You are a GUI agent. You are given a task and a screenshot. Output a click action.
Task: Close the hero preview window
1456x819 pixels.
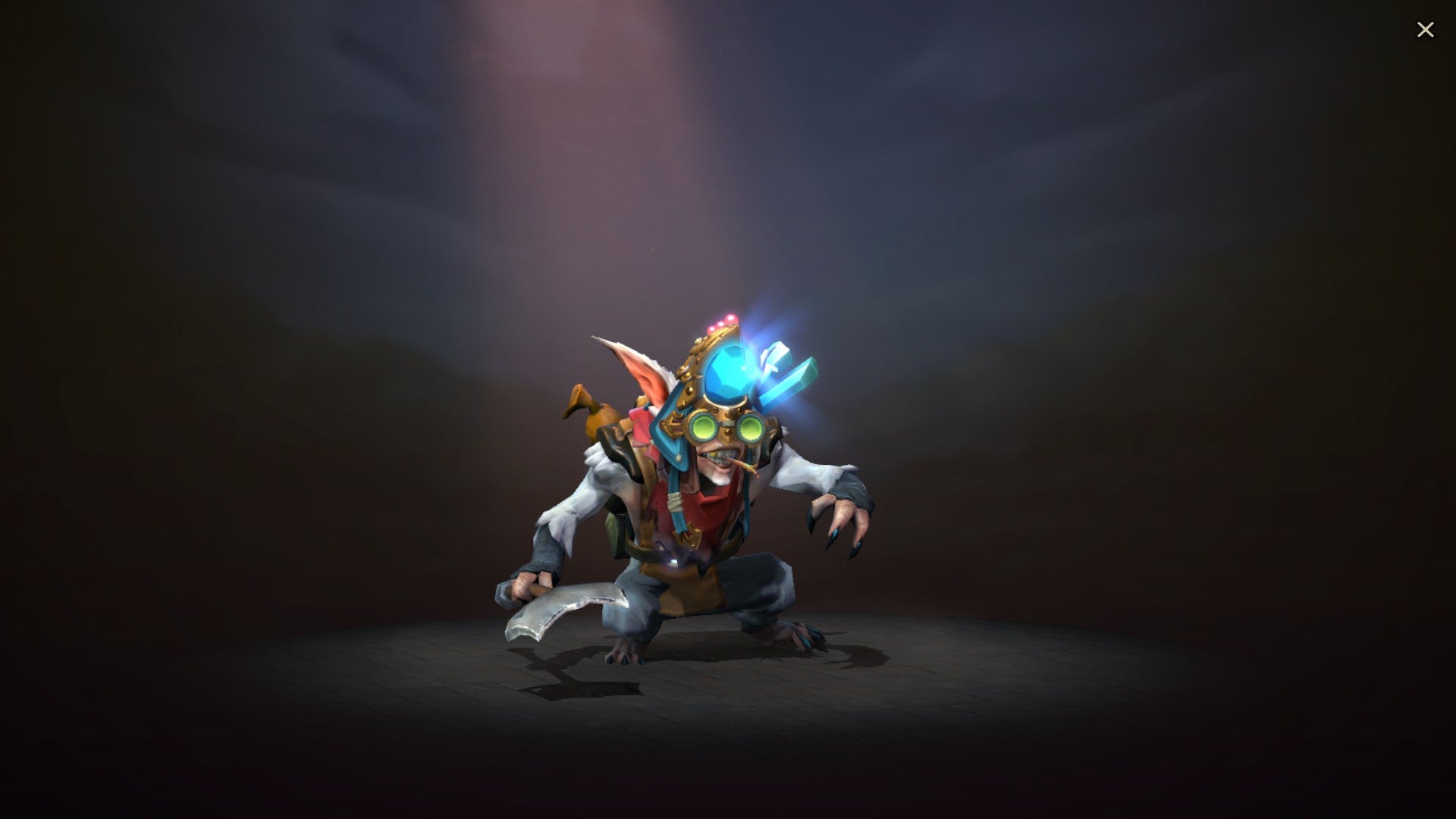pos(1426,29)
